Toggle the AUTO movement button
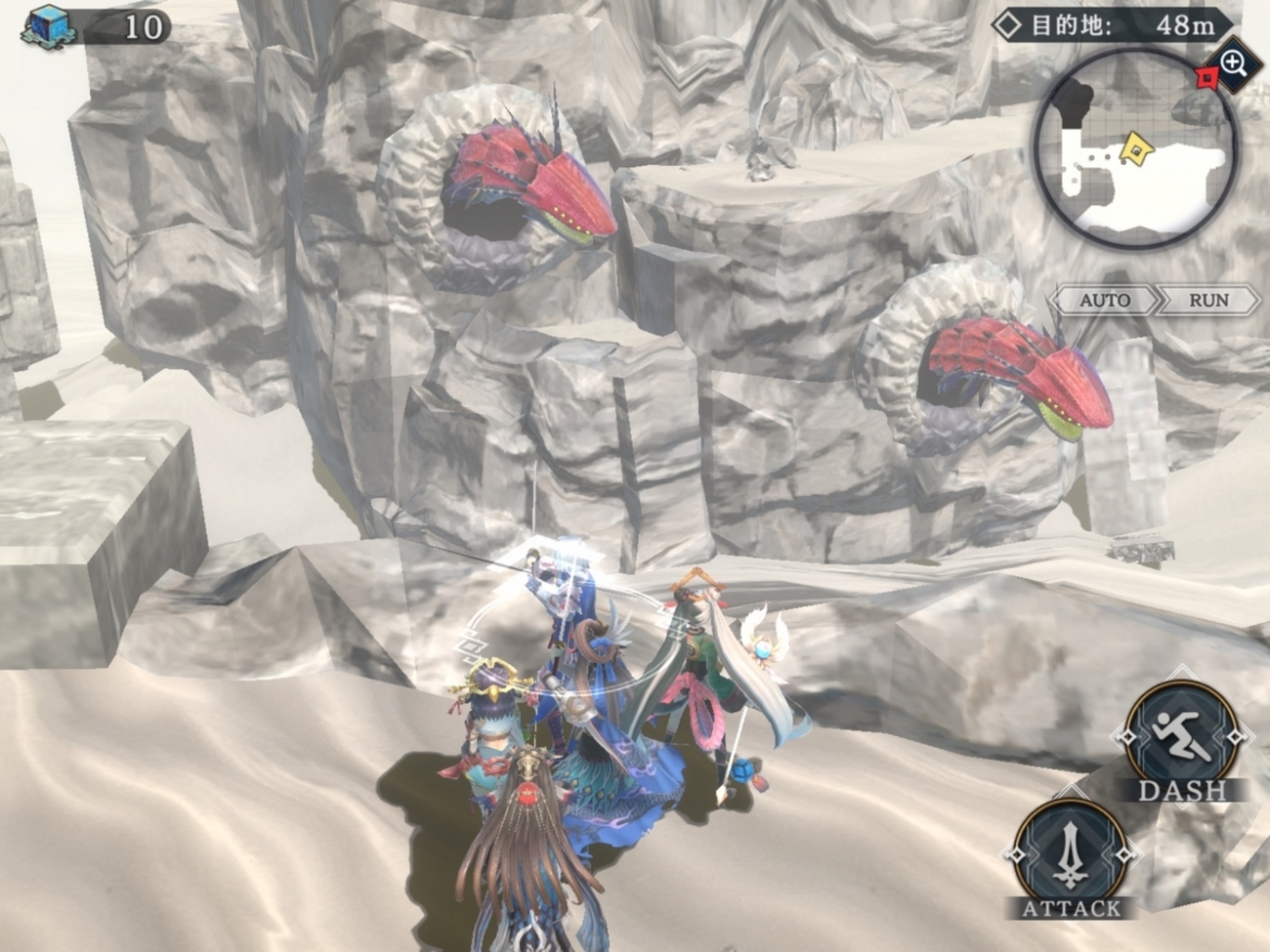Screen dimensions: 1270x952 (1104, 300)
